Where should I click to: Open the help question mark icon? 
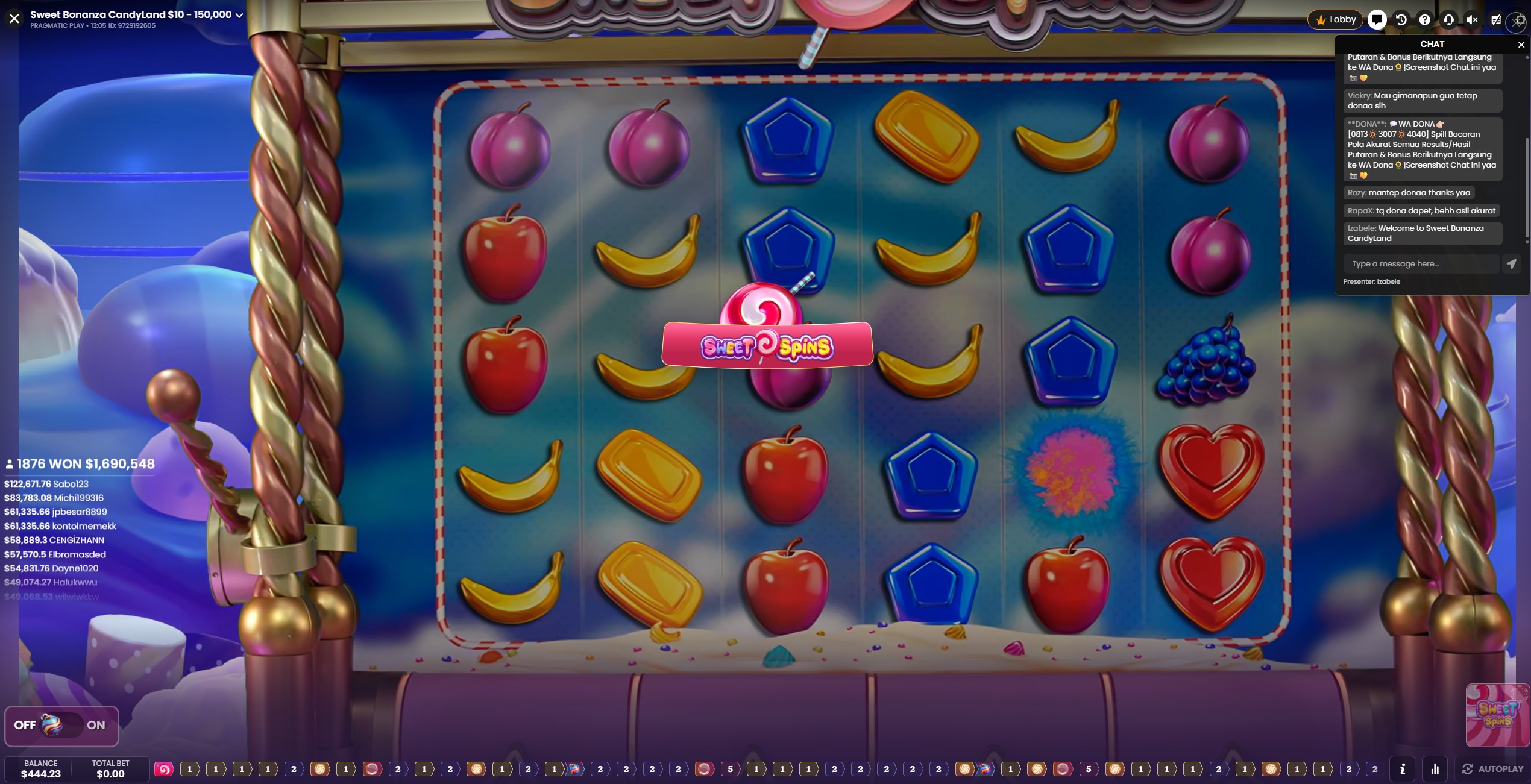tap(1425, 19)
